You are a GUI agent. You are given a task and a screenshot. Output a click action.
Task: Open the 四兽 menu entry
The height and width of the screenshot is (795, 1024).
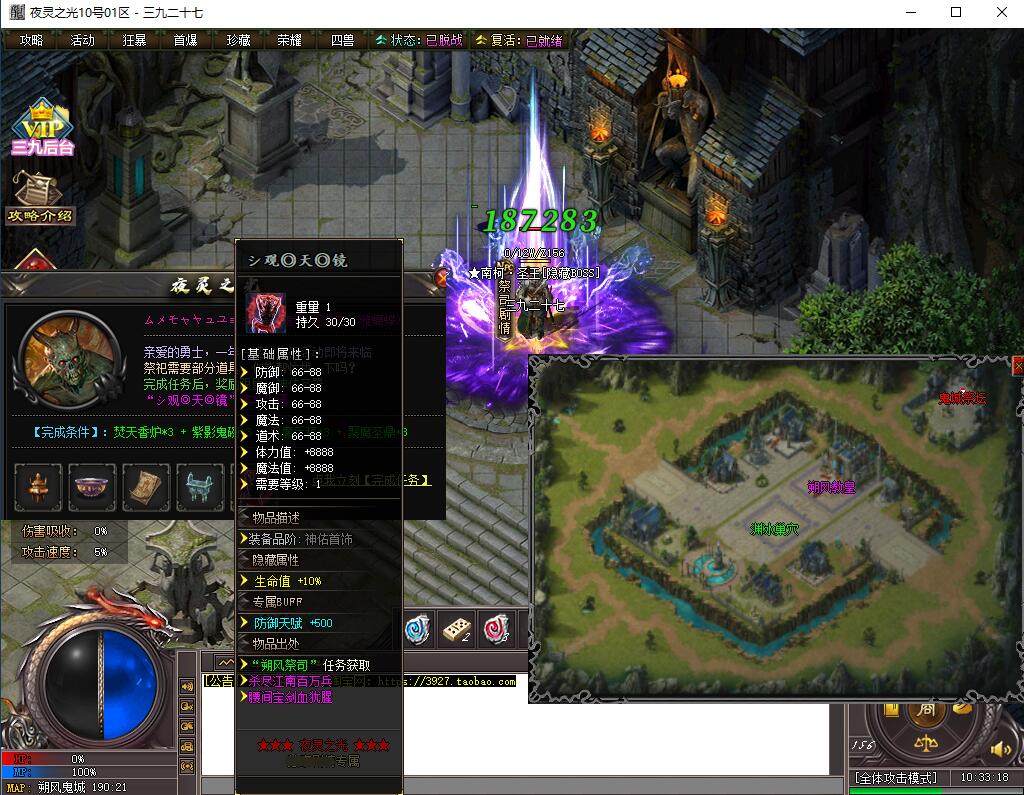[342, 40]
